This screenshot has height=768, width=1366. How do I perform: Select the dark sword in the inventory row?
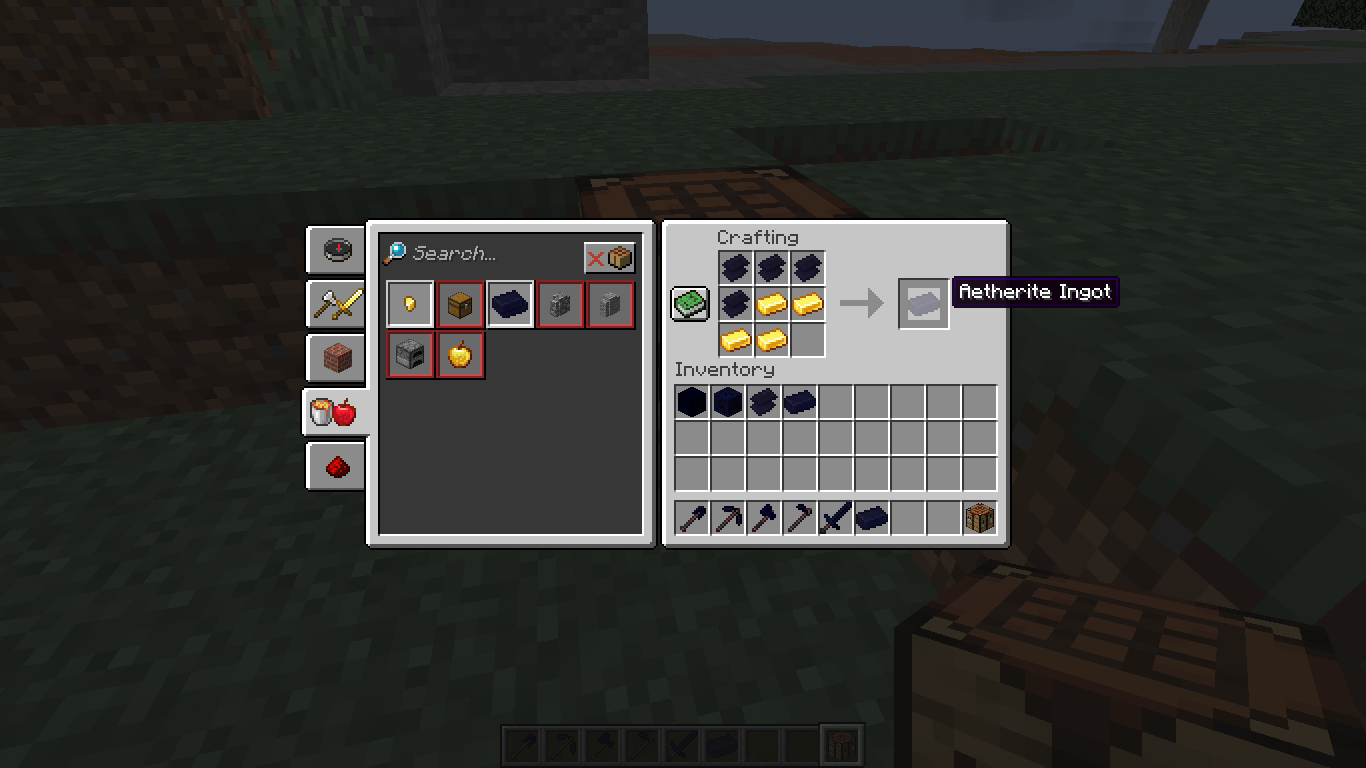(x=835, y=517)
